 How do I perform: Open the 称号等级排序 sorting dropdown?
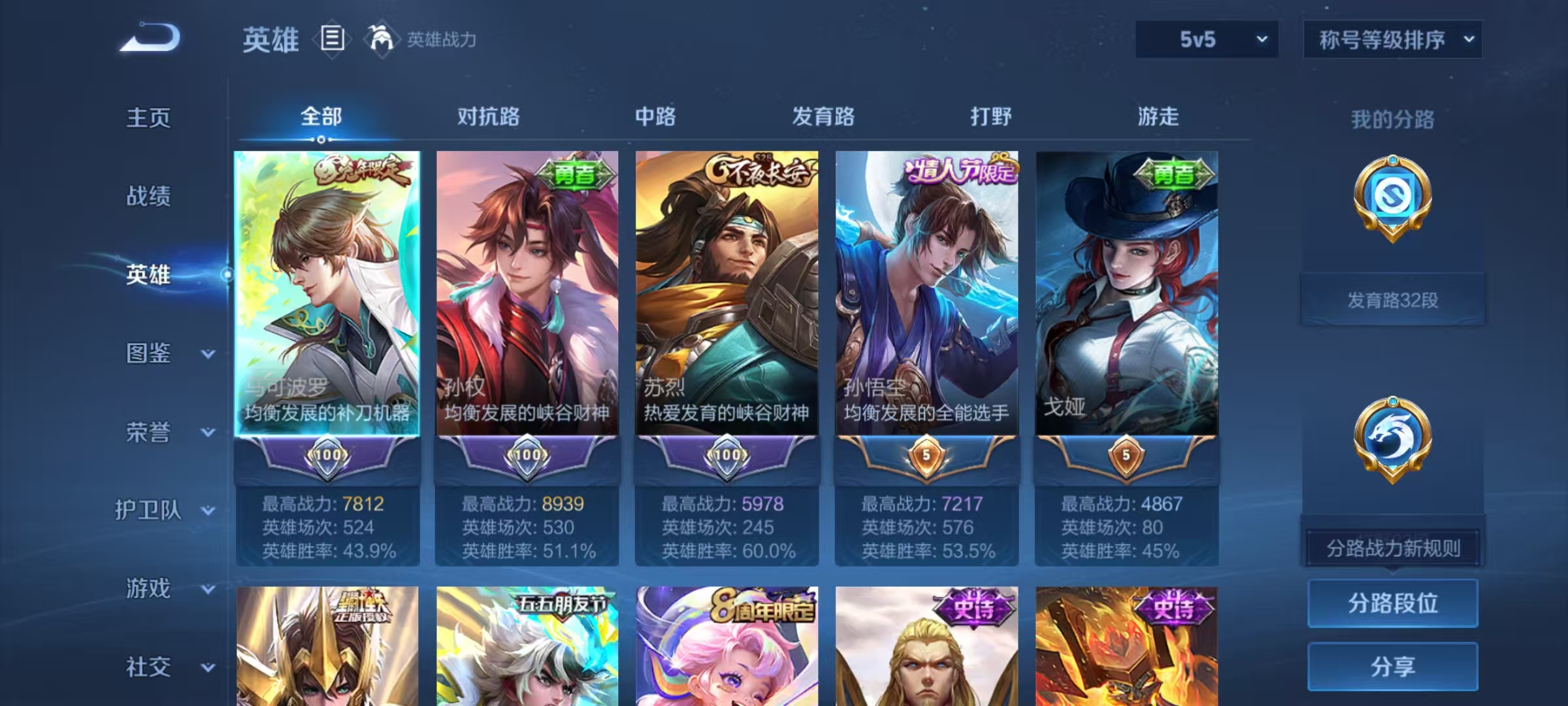tap(1392, 40)
